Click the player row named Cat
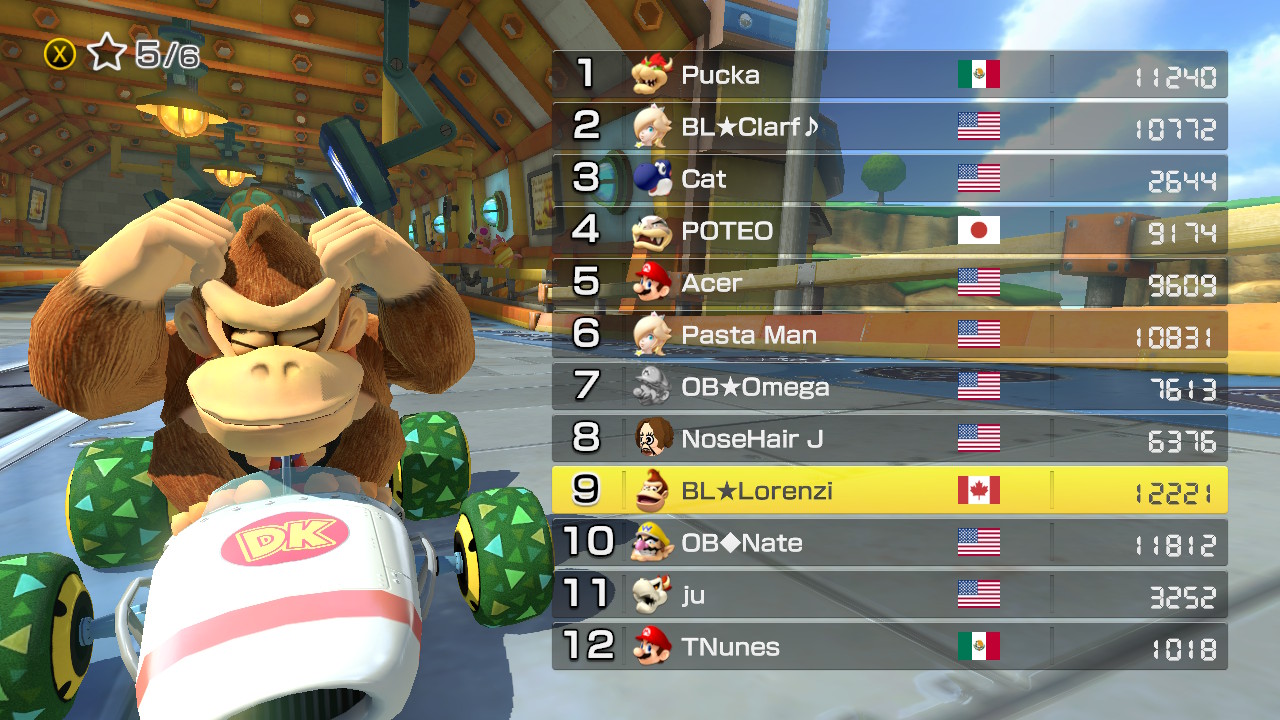This screenshot has width=1280, height=720. tap(889, 179)
